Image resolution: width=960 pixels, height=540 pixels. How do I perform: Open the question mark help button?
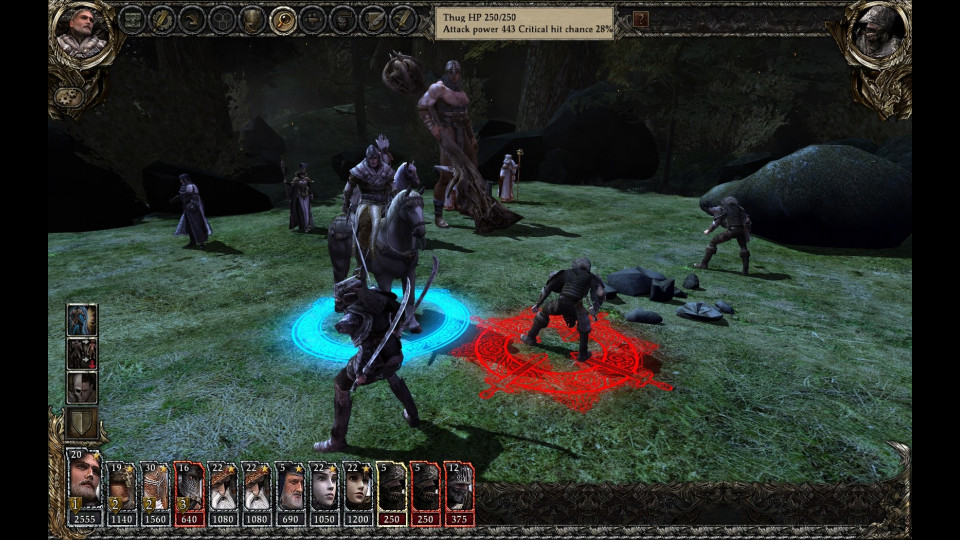coord(641,19)
